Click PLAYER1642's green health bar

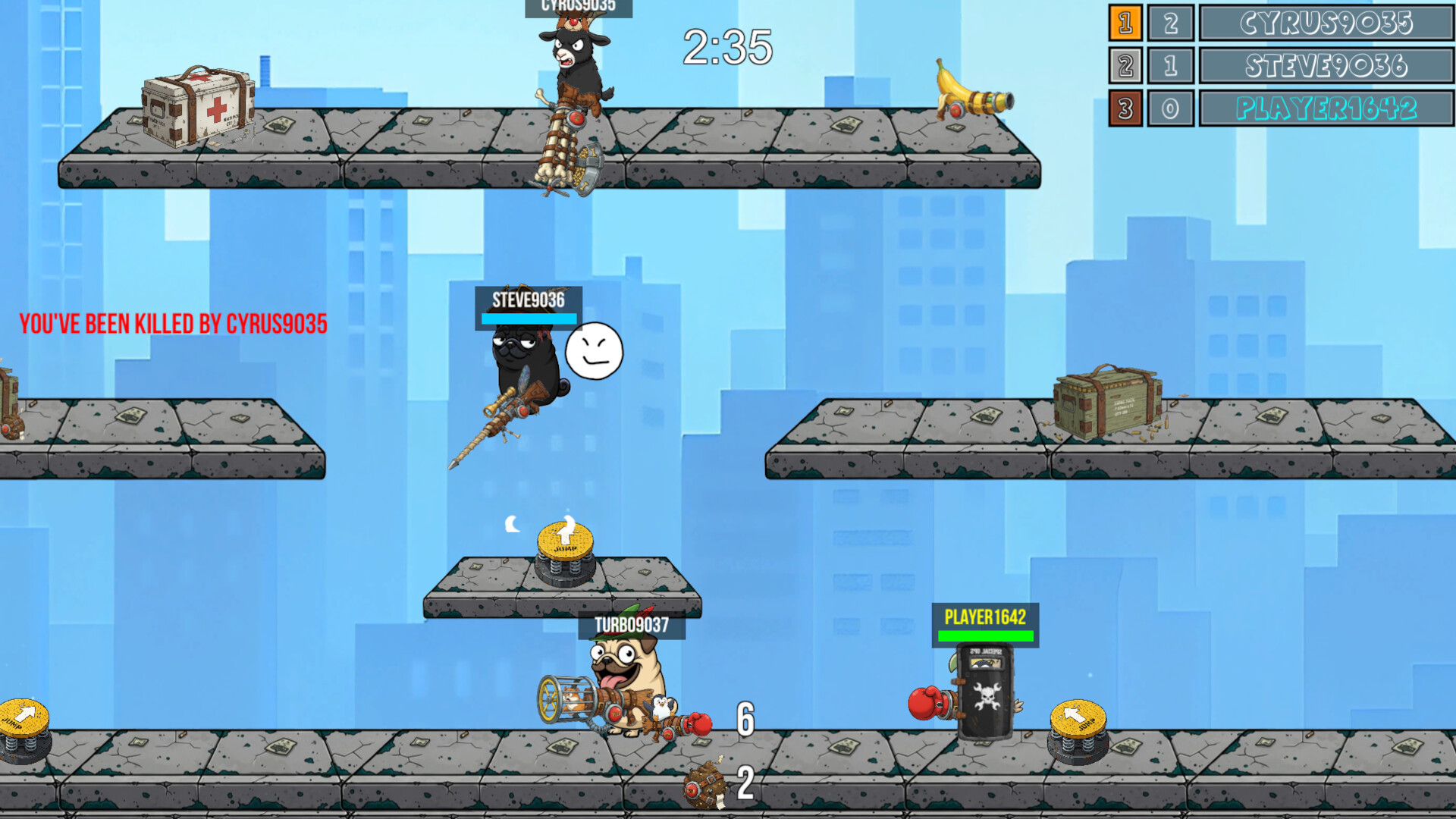coord(986,637)
